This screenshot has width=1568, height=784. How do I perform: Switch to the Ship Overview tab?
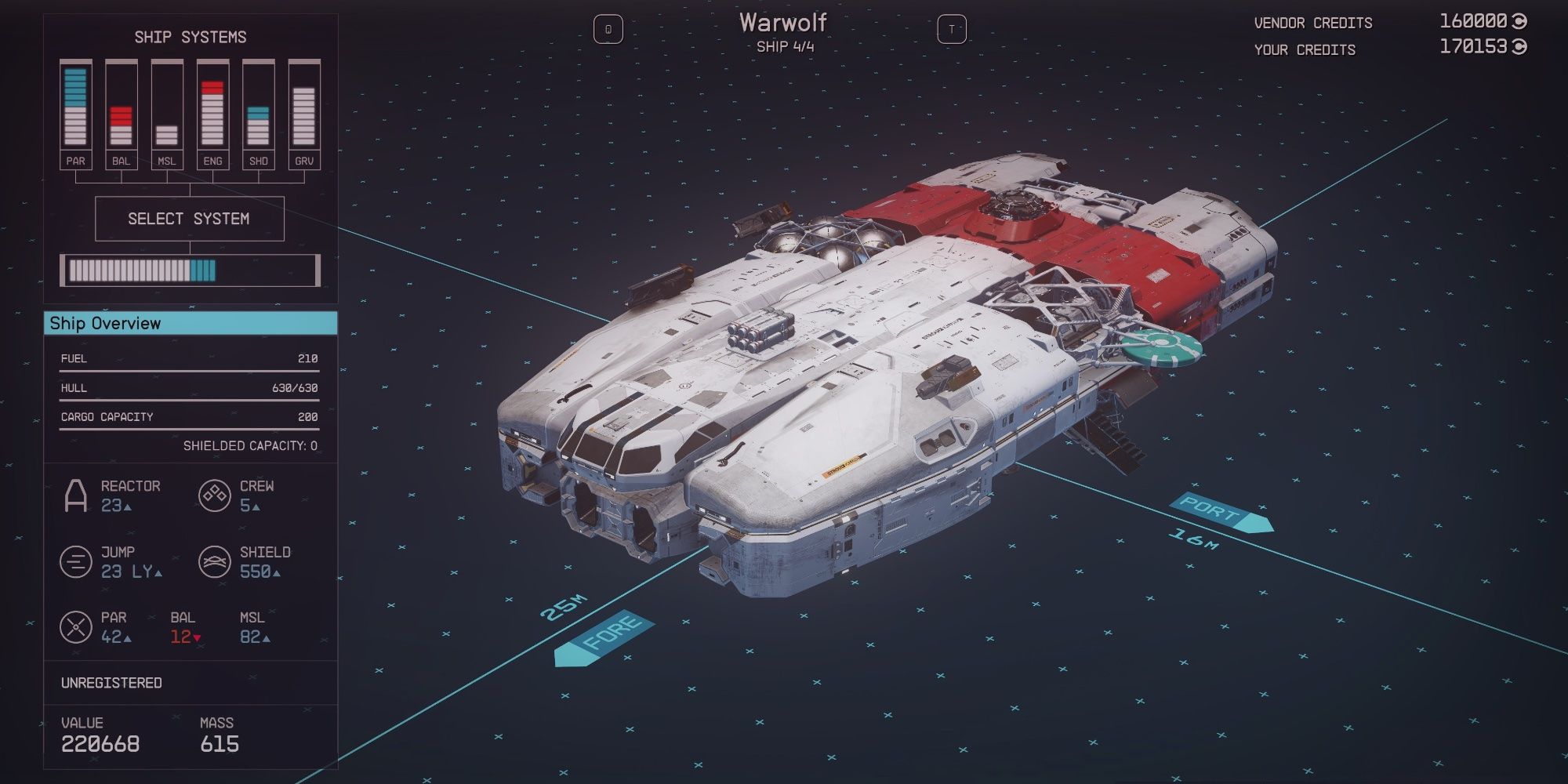191,322
